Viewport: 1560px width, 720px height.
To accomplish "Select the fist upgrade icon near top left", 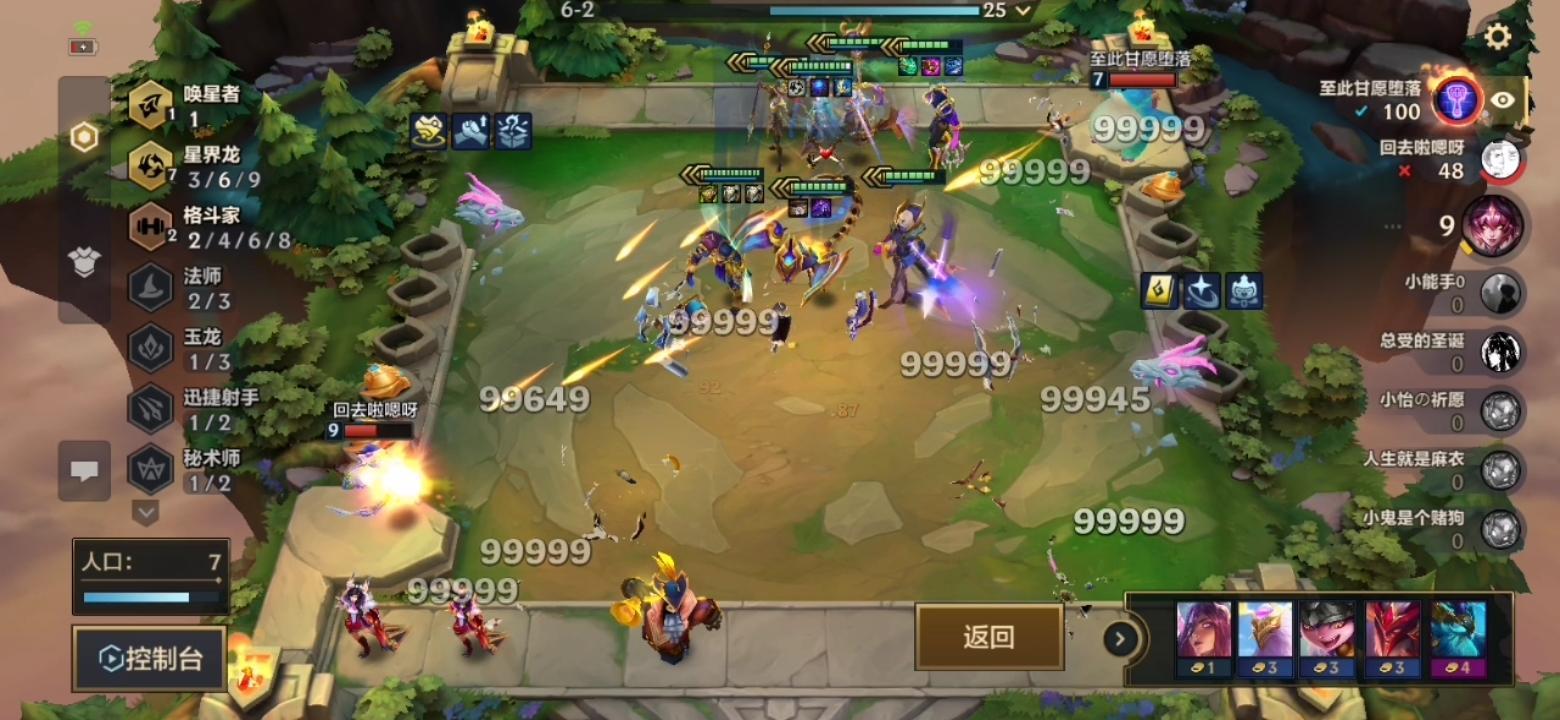I will point(470,131).
